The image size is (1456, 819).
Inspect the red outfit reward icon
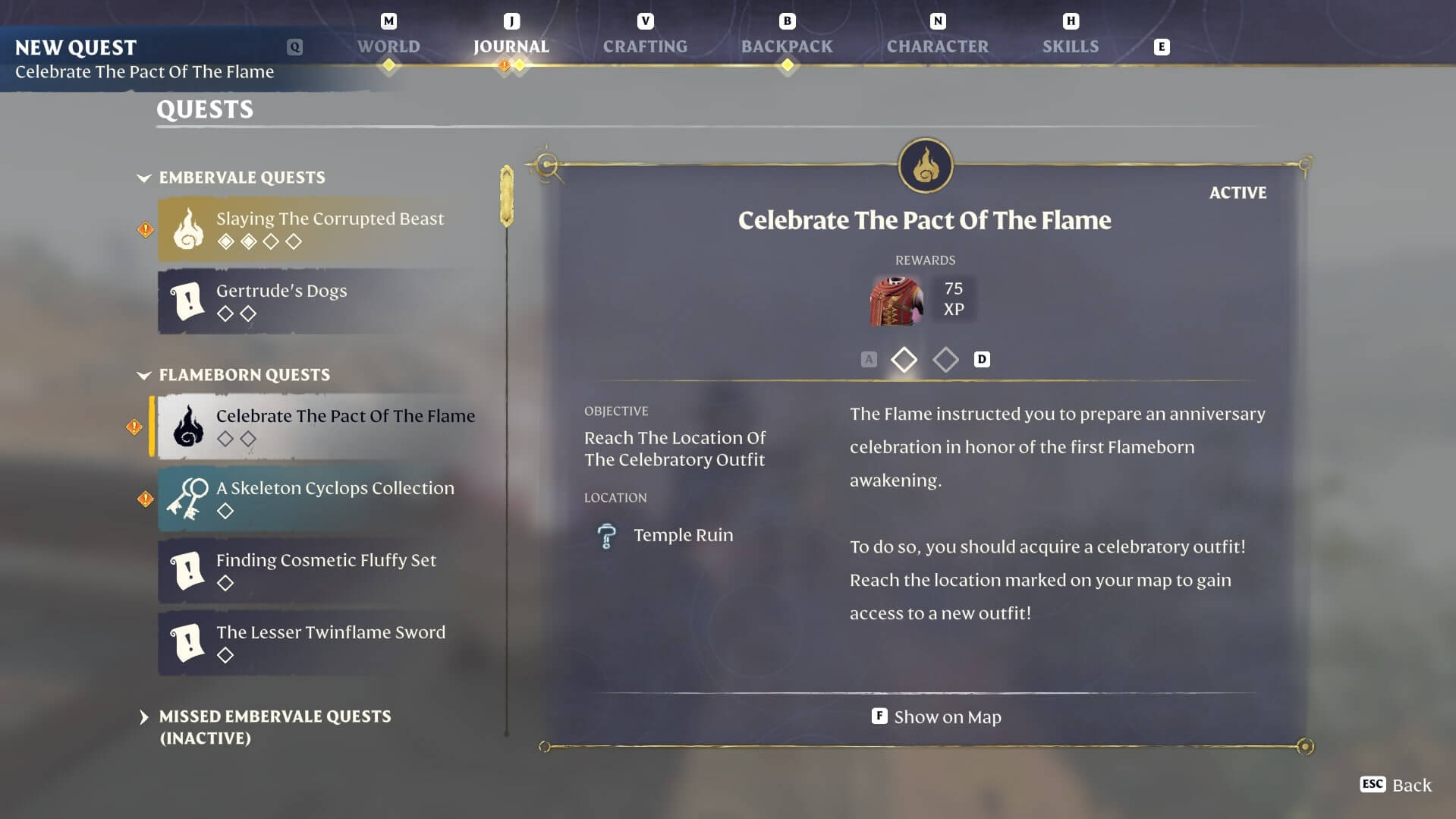(896, 301)
